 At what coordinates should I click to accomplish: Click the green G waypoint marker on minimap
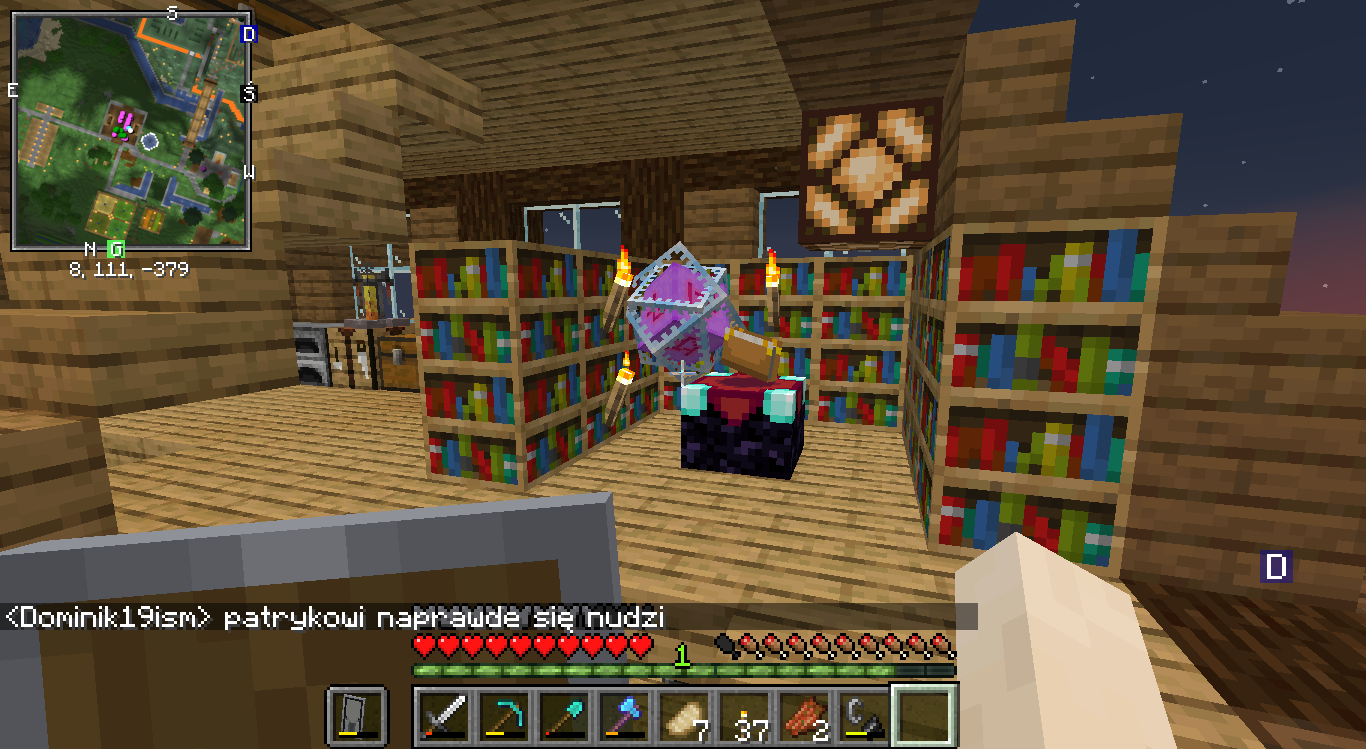pyautogui.click(x=117, y=248)
